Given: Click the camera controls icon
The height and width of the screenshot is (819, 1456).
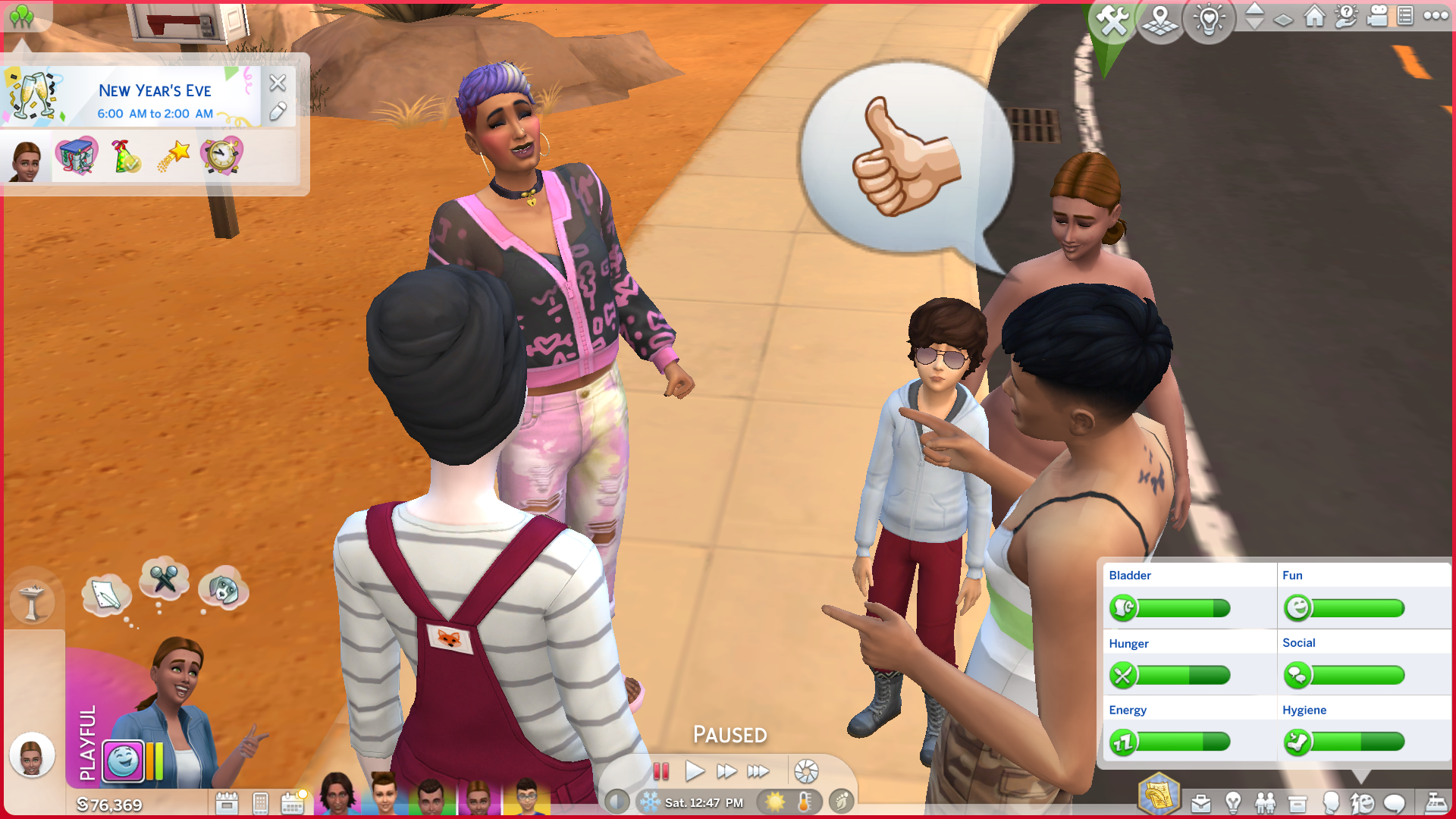Looking at the screenshot, I should (x=1376, y=16).
